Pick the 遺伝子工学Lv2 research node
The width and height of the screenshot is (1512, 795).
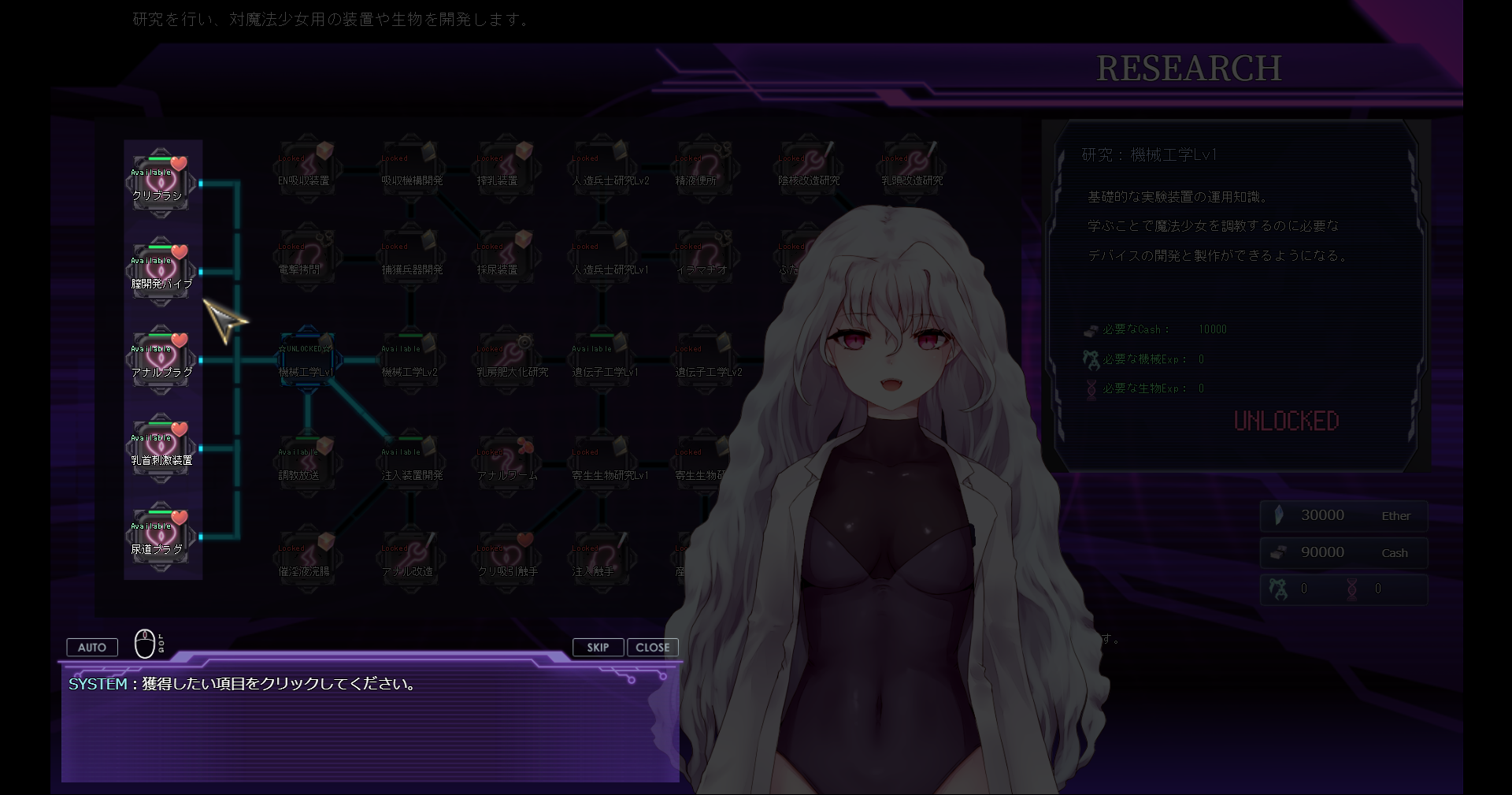point(706,359)
